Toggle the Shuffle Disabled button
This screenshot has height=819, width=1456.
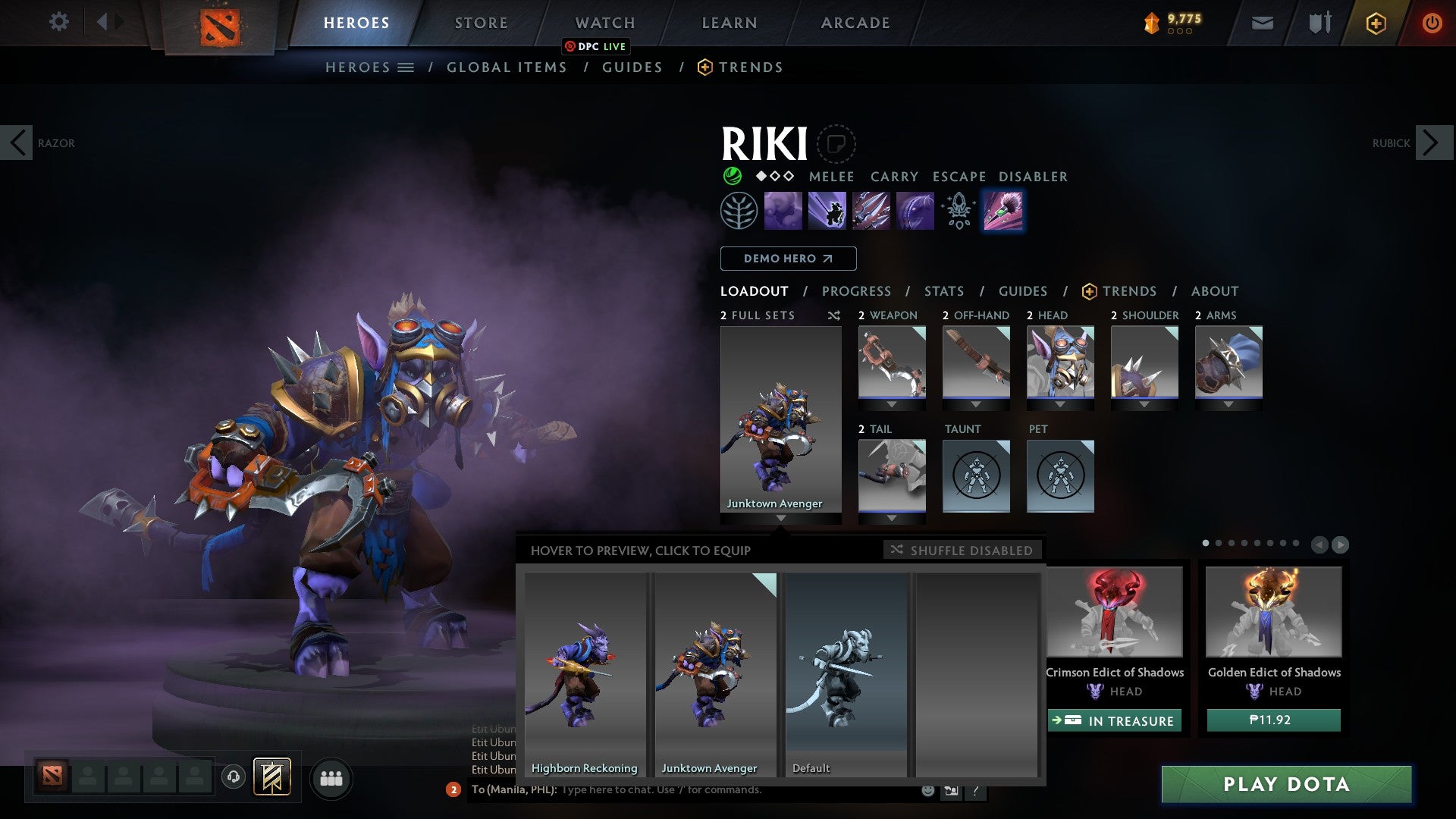click(x=962, y=550)
